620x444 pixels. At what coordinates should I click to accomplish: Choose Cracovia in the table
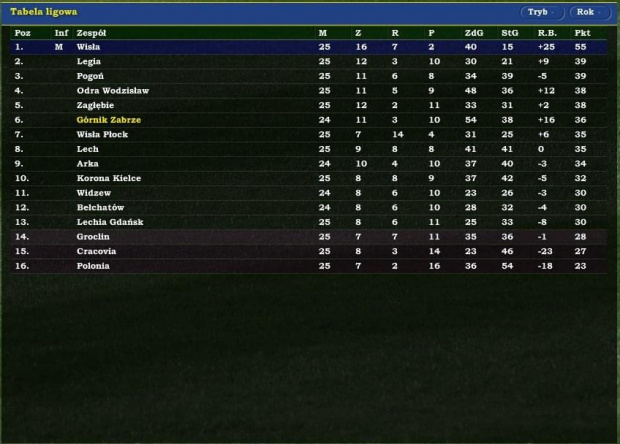tap(96, 251)
